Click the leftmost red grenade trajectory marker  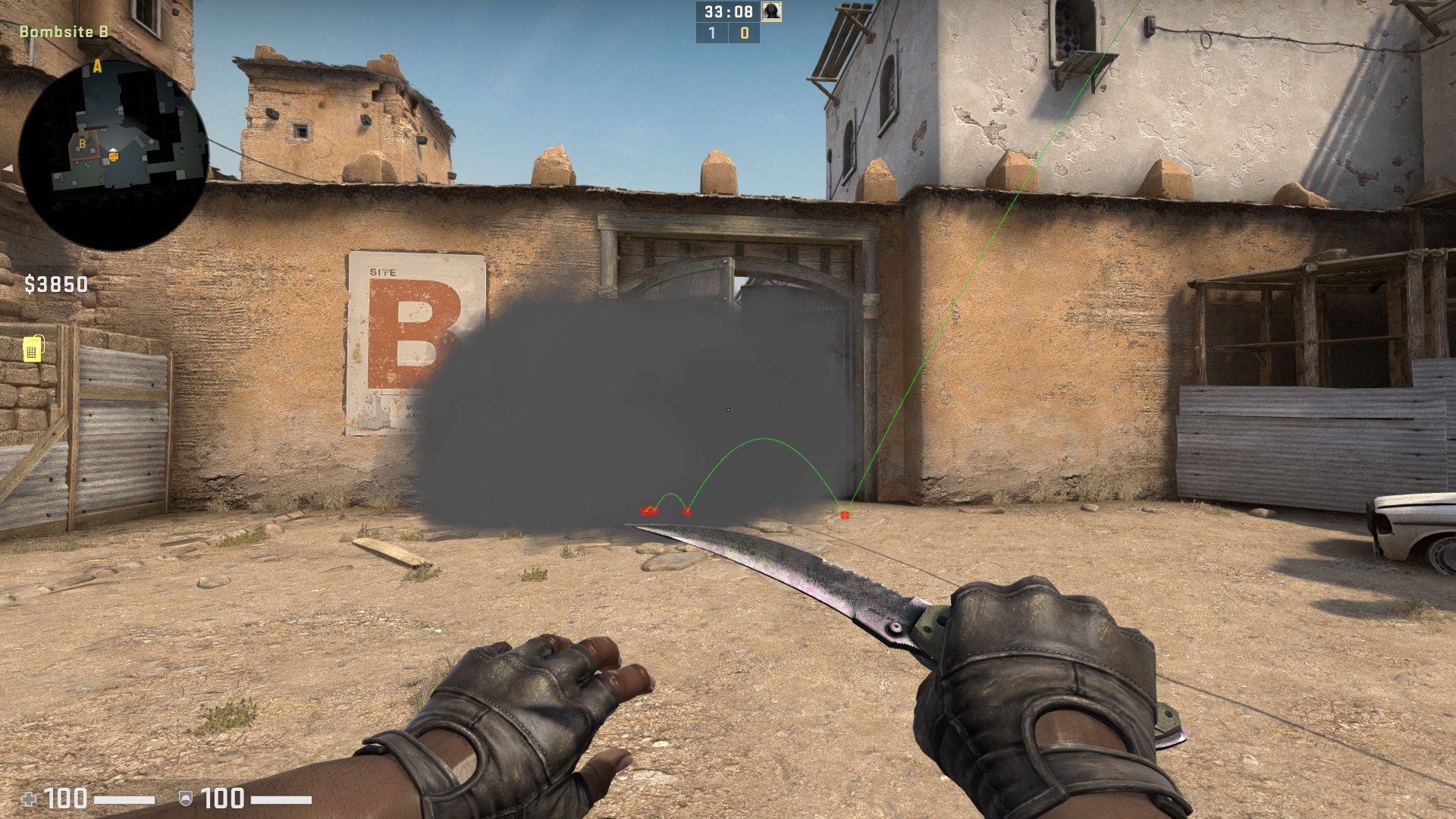click(x=648, y=510)
